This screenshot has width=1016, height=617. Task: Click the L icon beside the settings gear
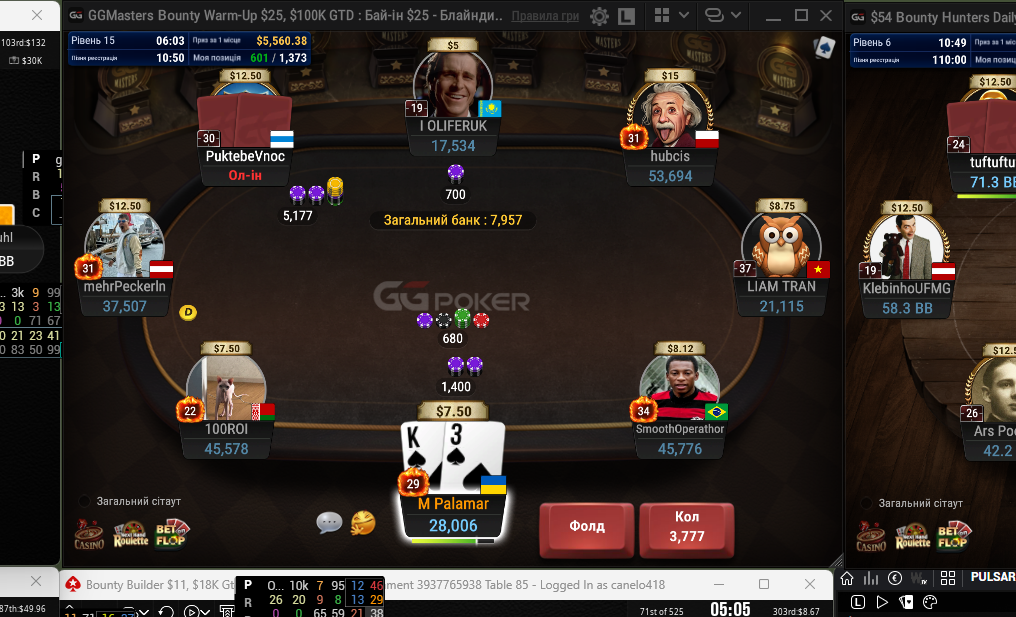click(626, 16)
